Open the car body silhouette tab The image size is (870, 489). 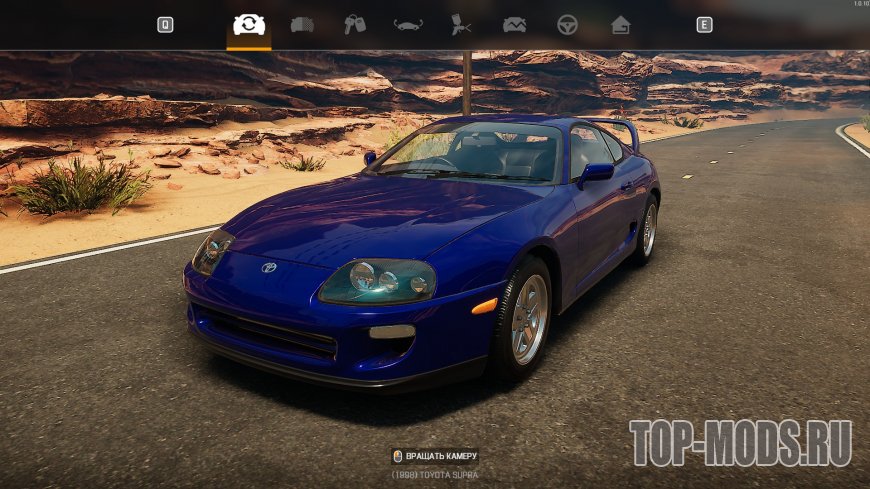[408, 25]
